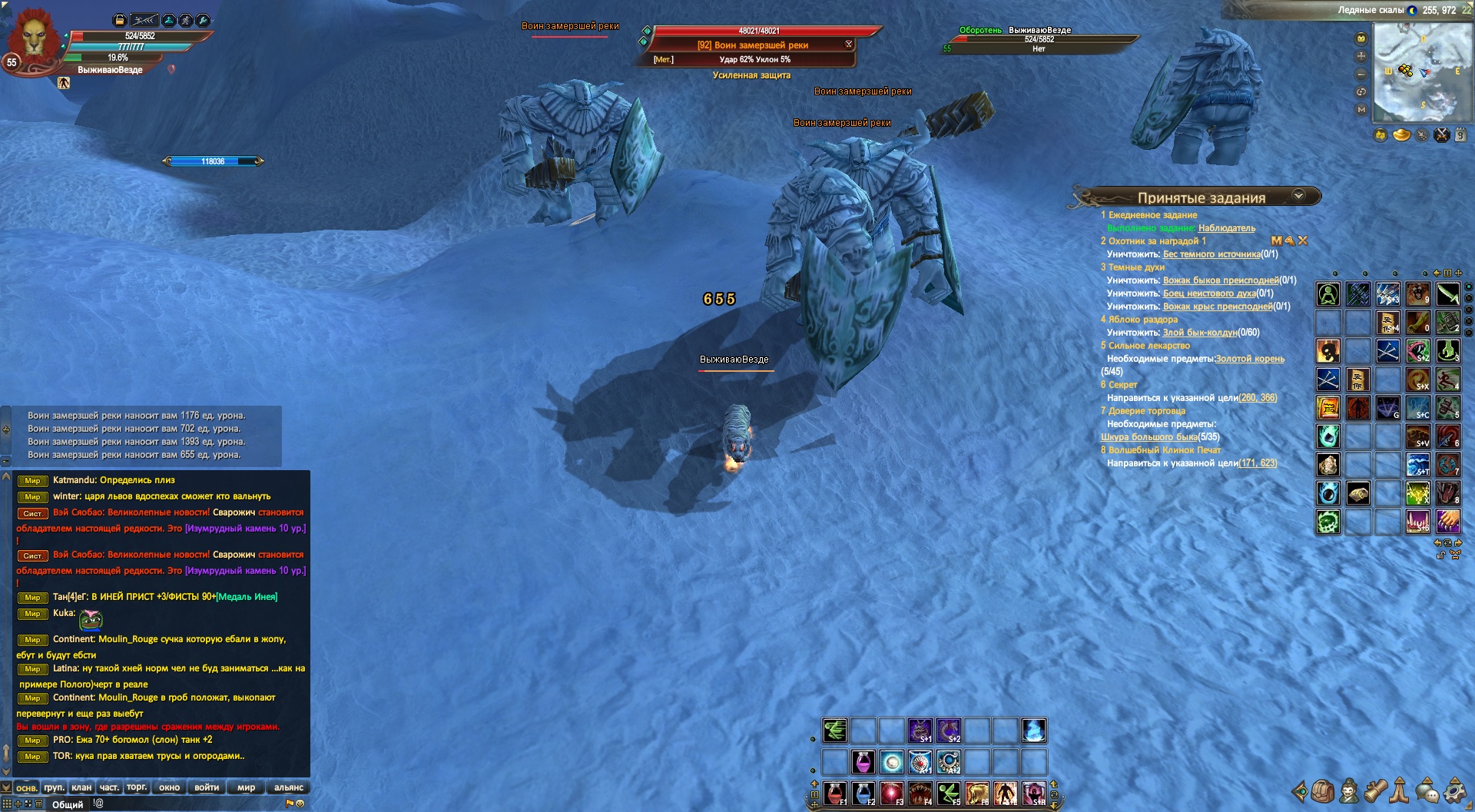The height and width of the screenshot is (812, 1475).
Task: Open the gold ingot shop icon
Action: click(x=1401, y=136)
